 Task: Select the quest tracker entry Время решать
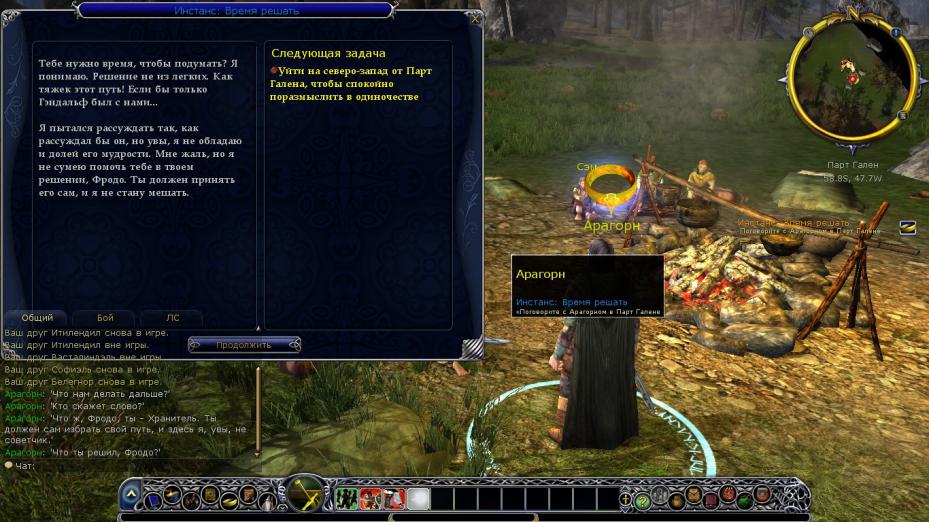tap(793, 222)
